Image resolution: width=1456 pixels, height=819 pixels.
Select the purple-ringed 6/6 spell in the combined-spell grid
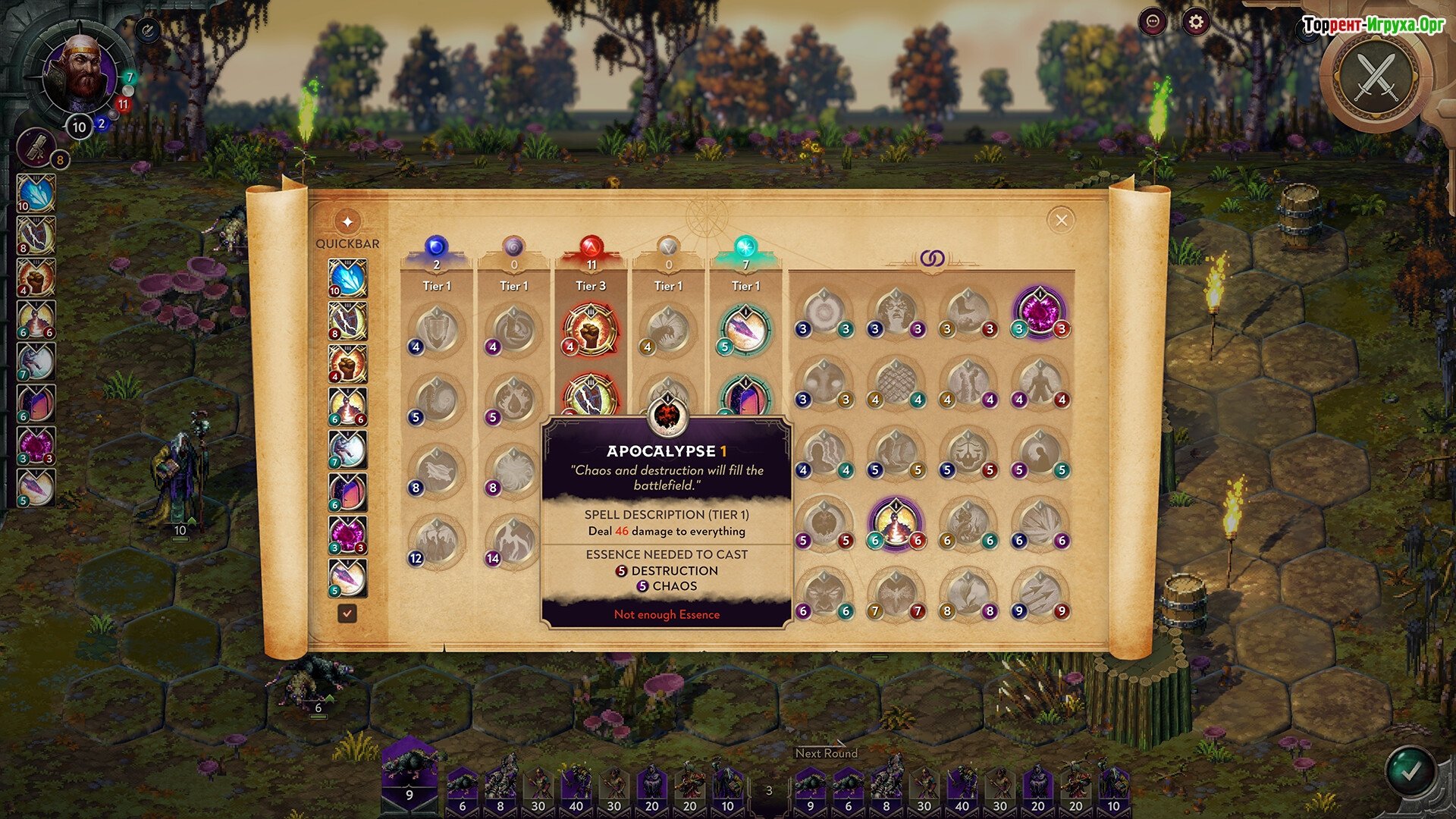click(896, 523)
